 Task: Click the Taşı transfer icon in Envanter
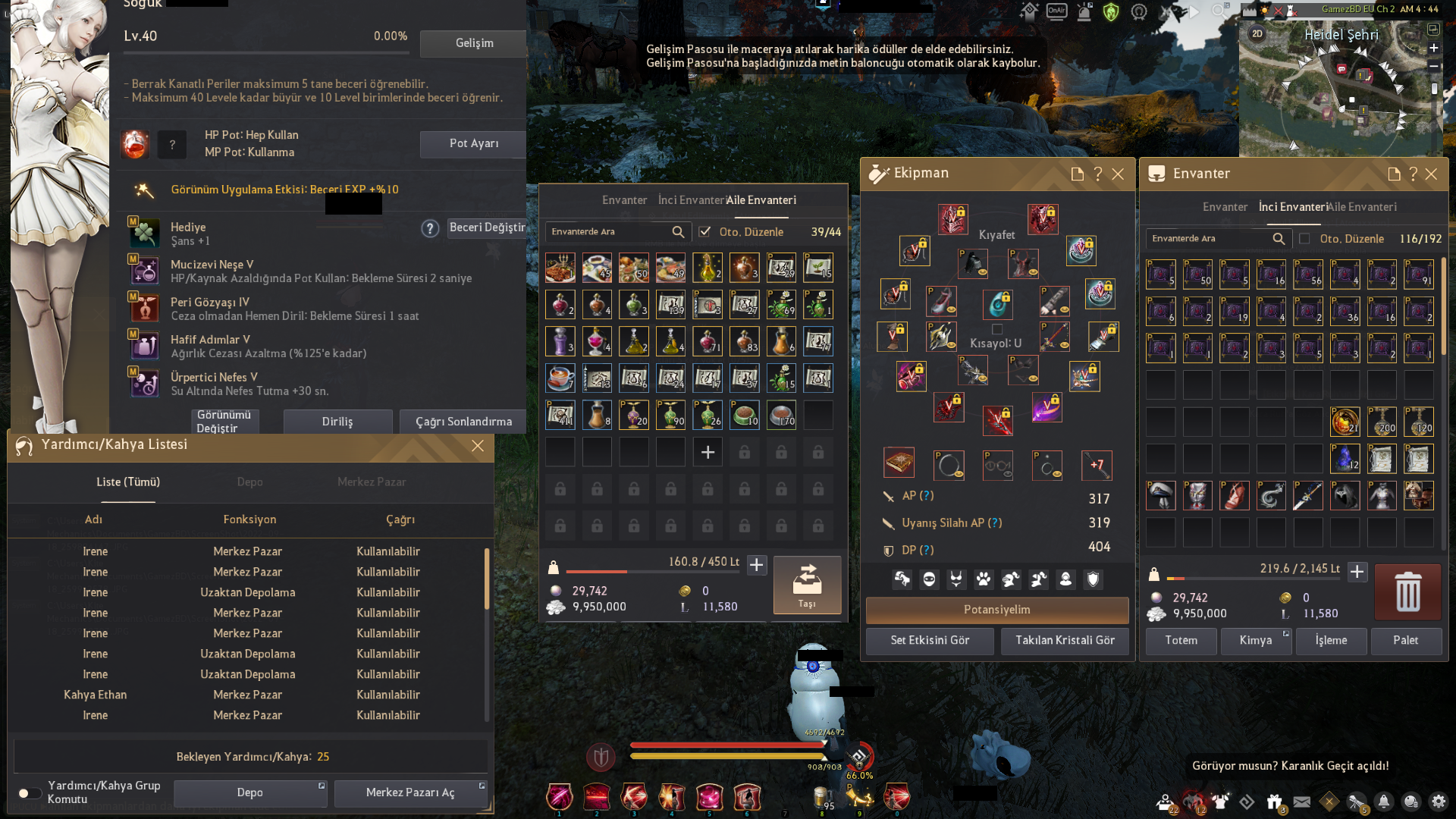tap(807, 585)
